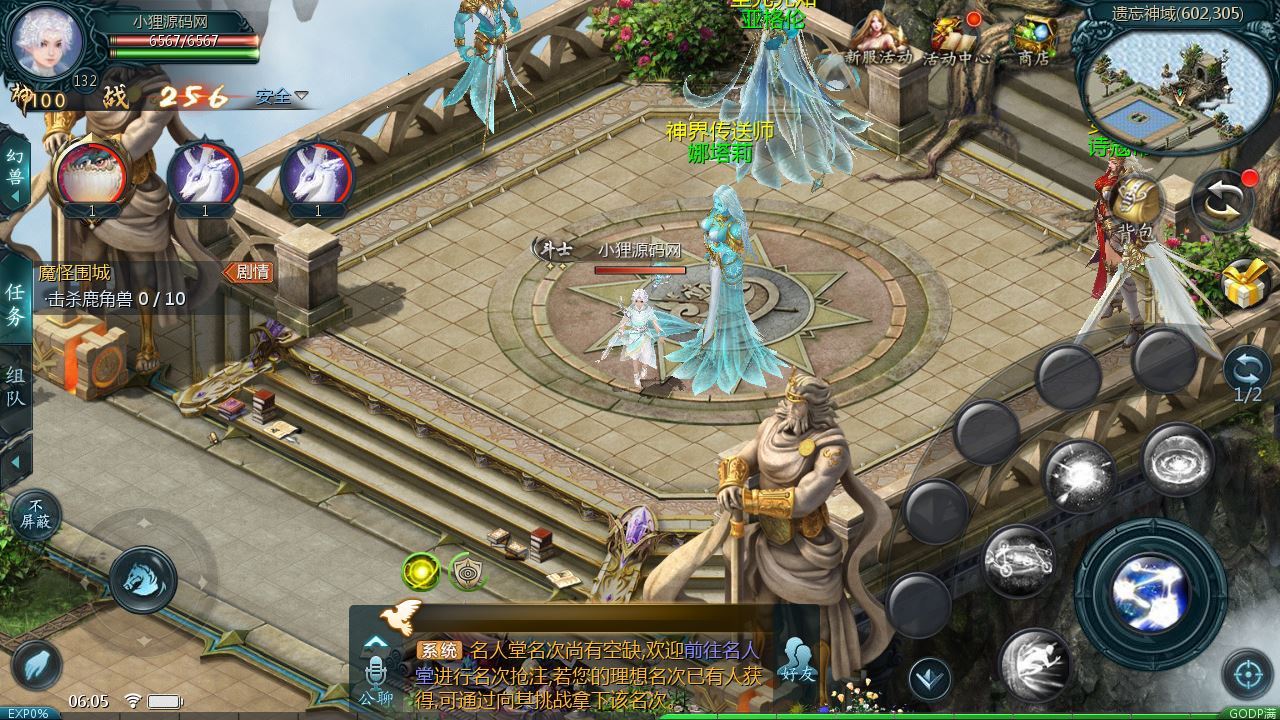This screenshot has width=1280, height=720.
Task: Activate the horse mount button
Action: [x=143, y=579]
